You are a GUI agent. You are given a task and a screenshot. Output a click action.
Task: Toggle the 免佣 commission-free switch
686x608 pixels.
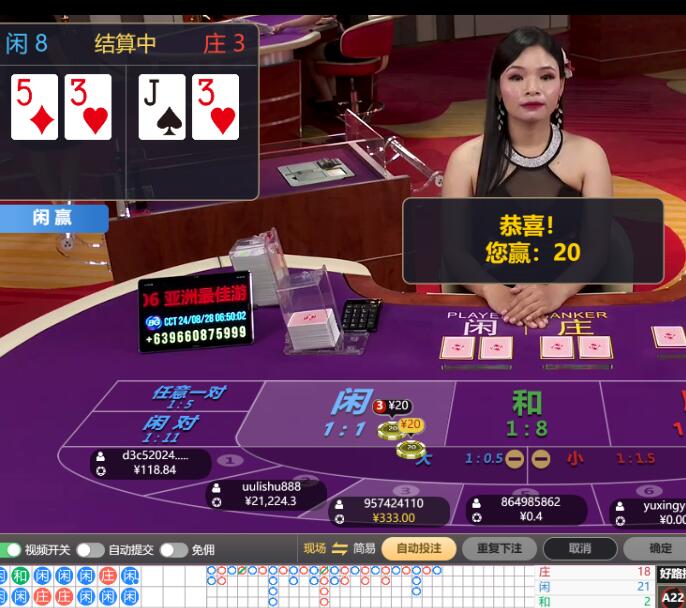[x=173, y=549]
